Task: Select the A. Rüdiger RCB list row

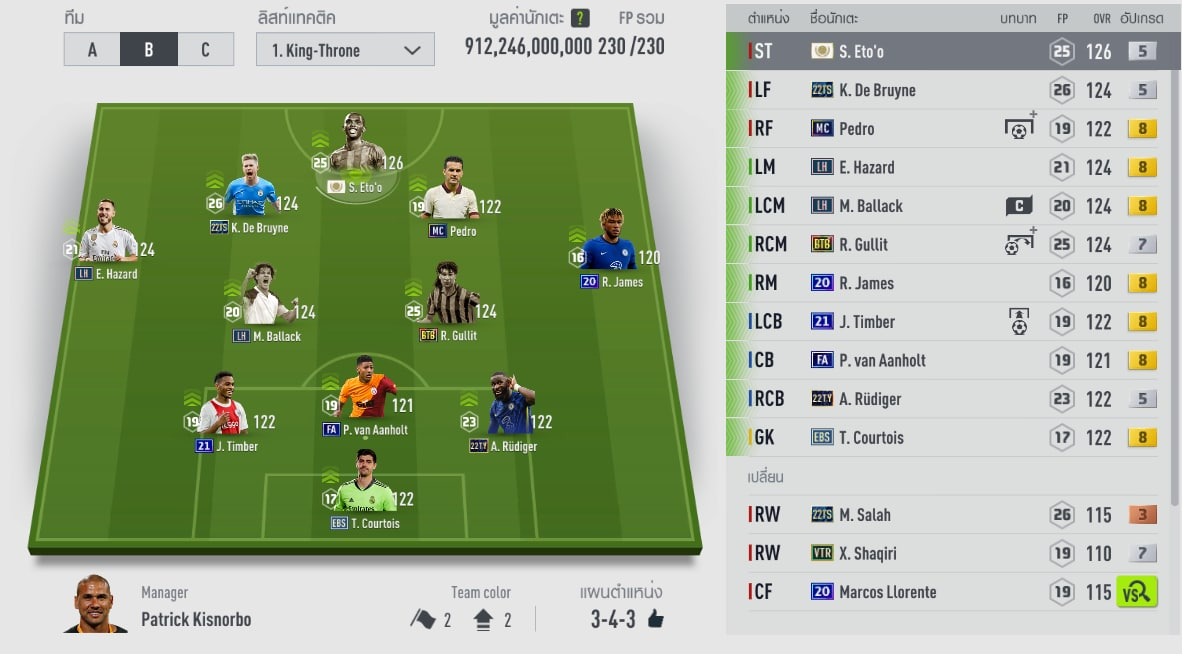Action: 950,399
